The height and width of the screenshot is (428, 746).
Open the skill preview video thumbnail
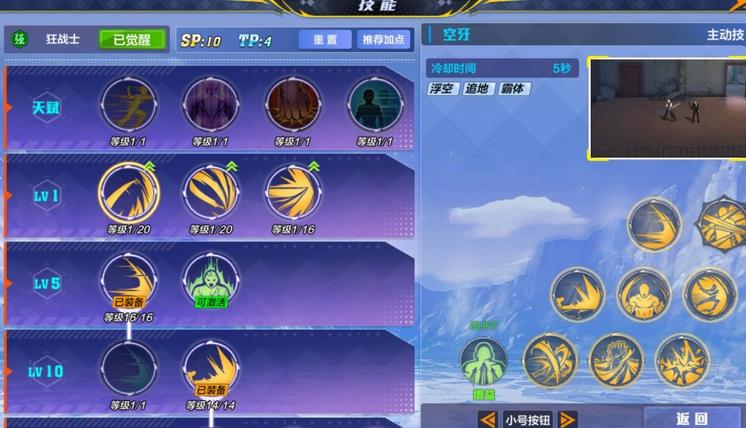coord(666,107)
